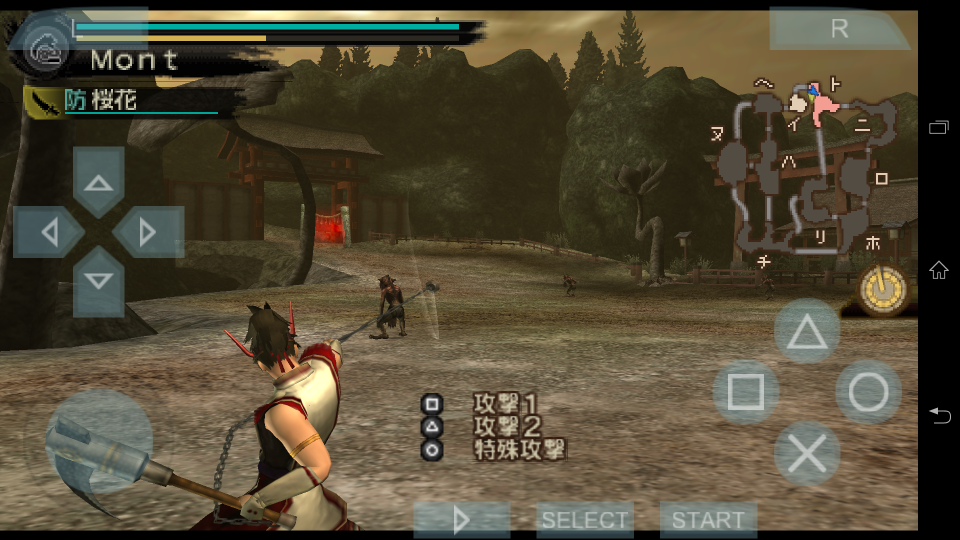960x540 pixels.
Task: Tap the D-pad down arrow
Action: coord(98,281)
